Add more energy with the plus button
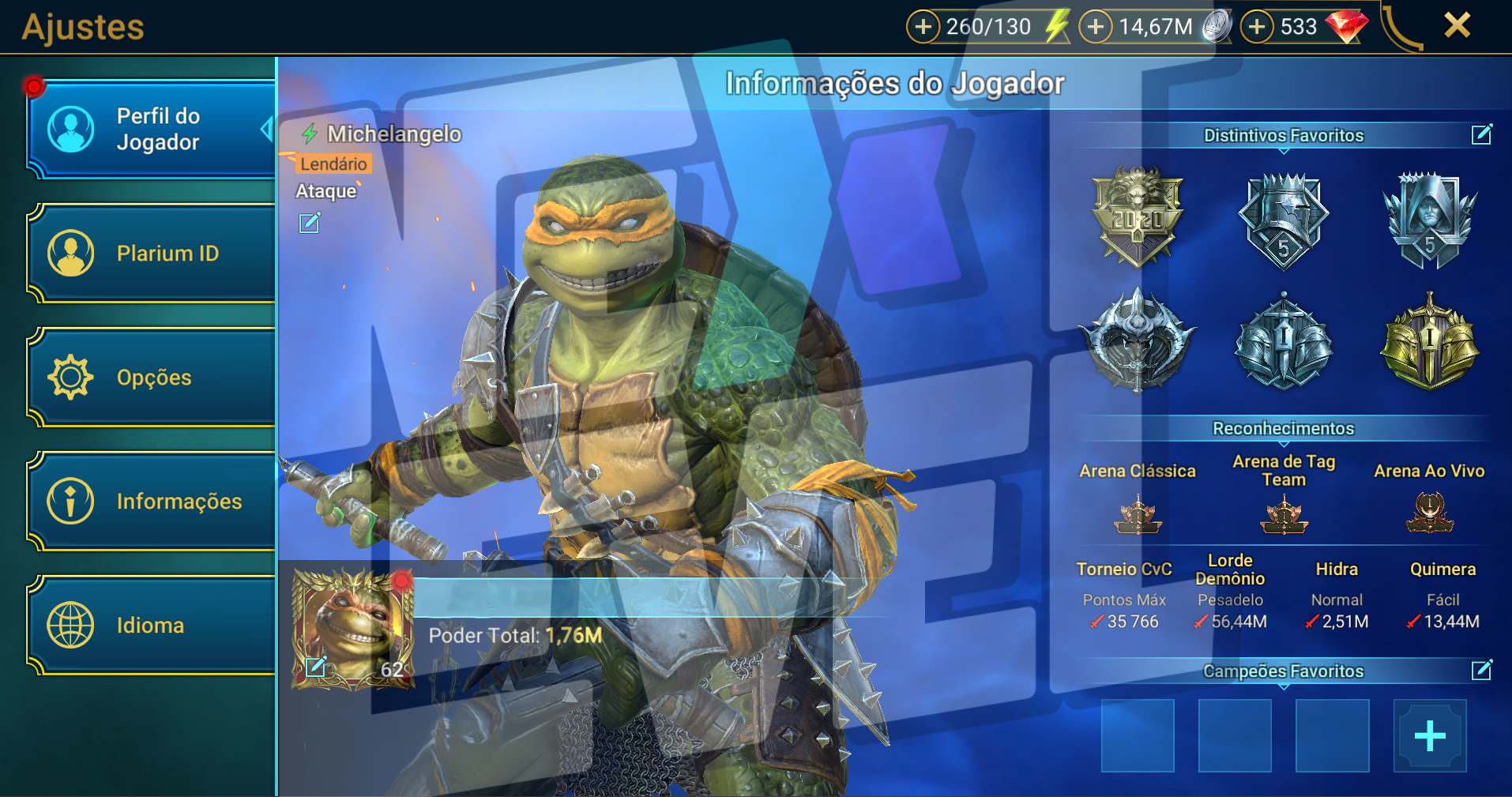Screen dimensions: 1512x797 pyautogui.click(x=923, y=27)
